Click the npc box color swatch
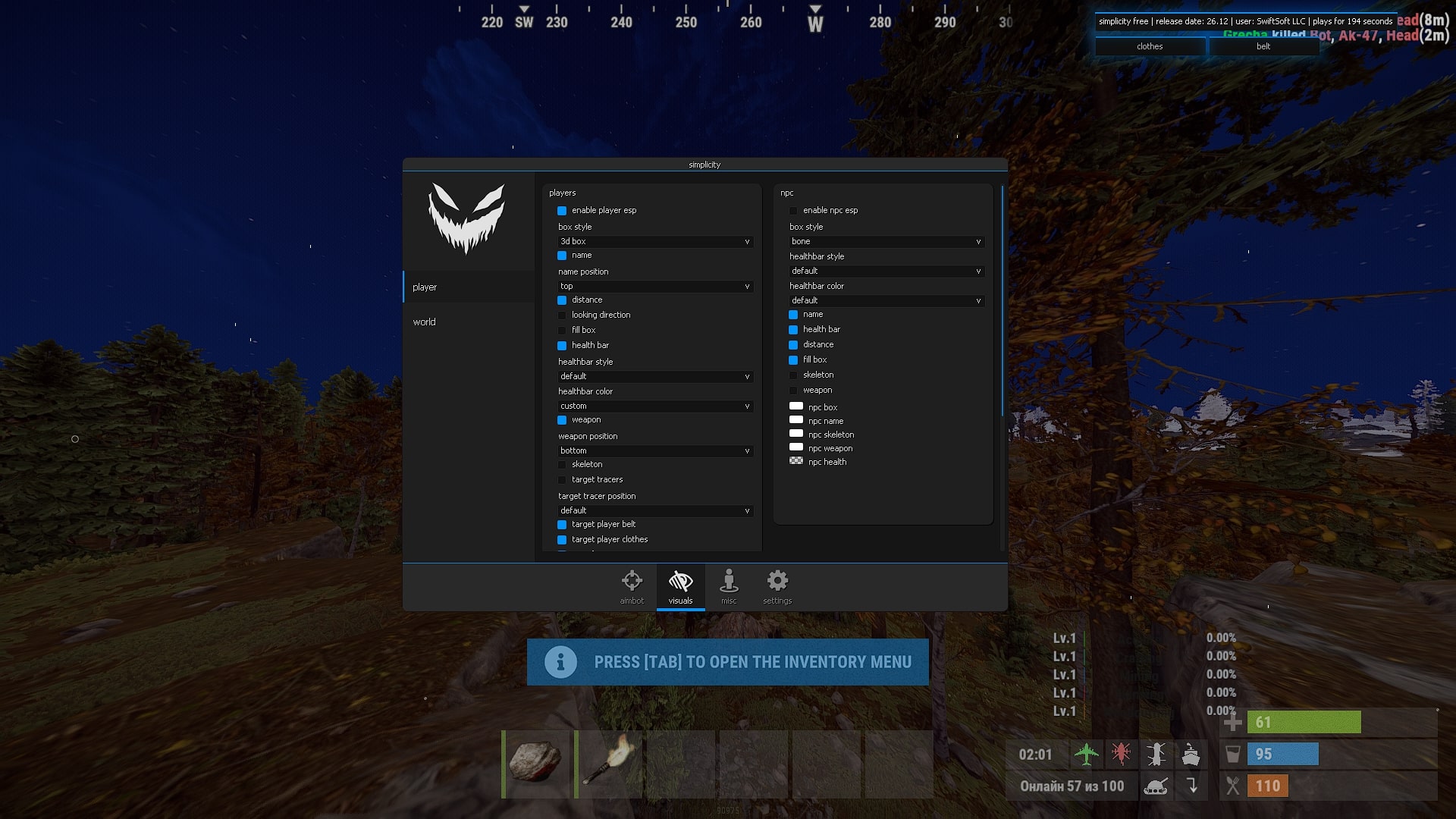This screenshot has width=1456, height=819. tap(796, 406)
